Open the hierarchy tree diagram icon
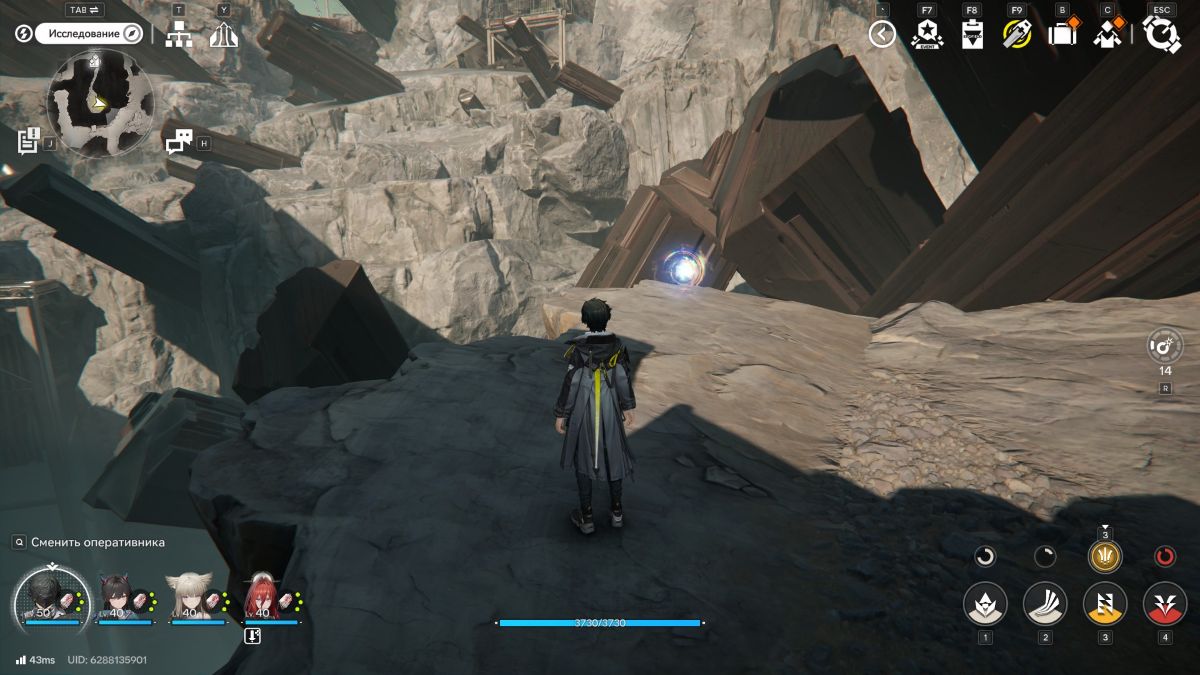Image resolution: width=1200 pixels, height=675 pixels. 179,35
